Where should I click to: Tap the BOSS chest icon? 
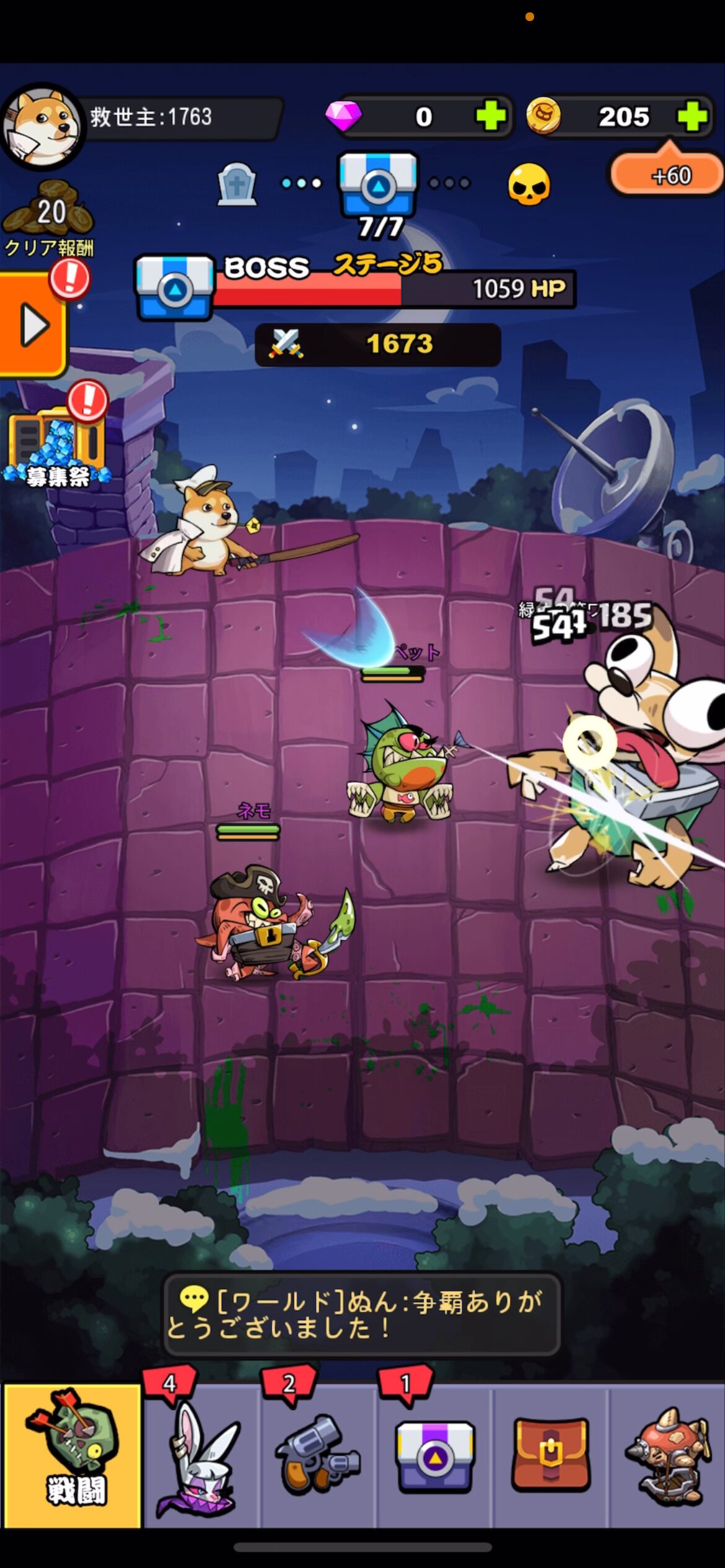175,287
